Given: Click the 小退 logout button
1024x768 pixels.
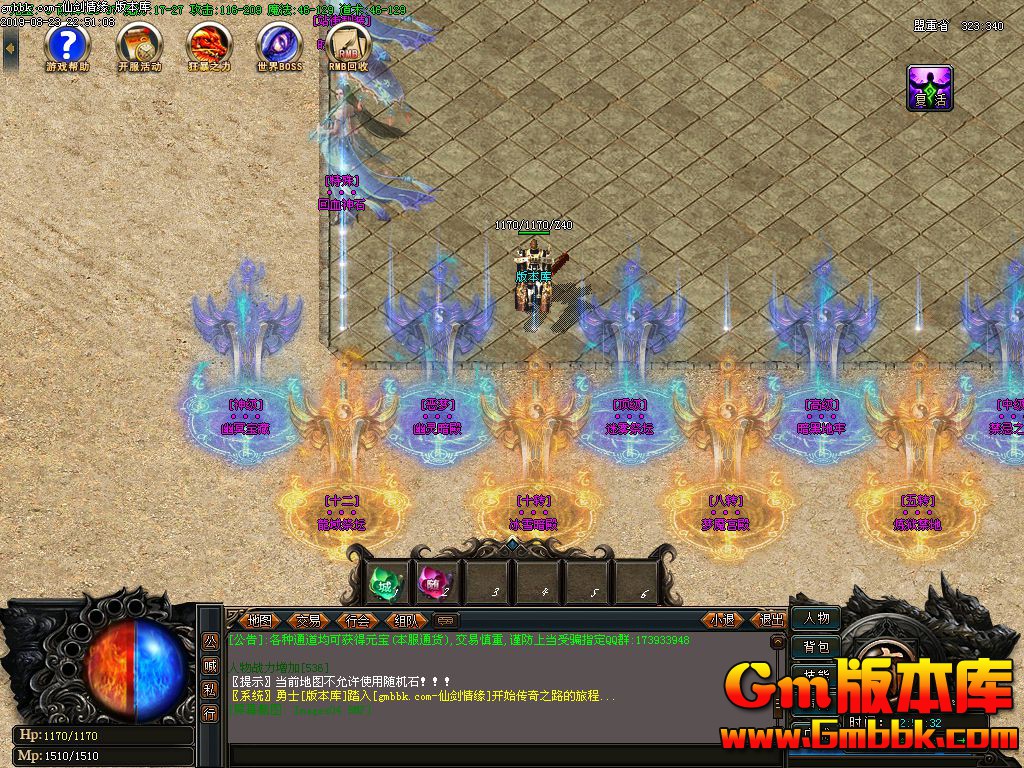Looking at the screenshot, I should pyautogui.click(x=723, y=620).
